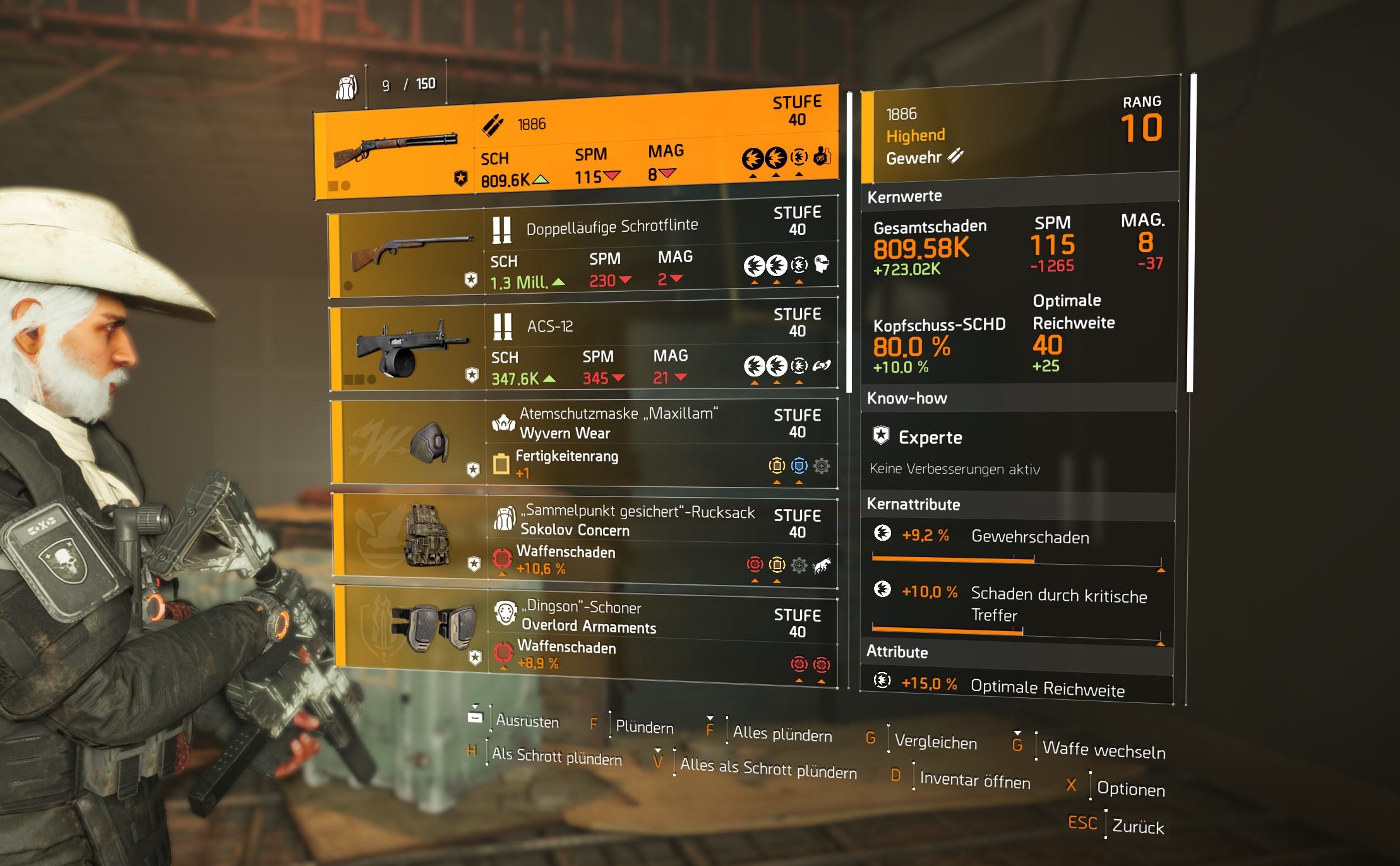Click the item details panel scrollbar
The width and height of the screenshot is (1400, 866).
pos(1191,234)
